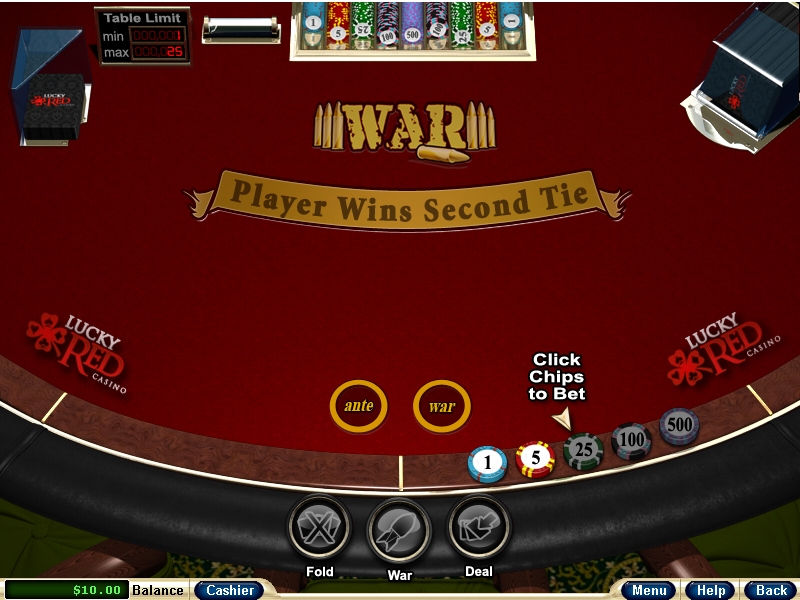This screenshot has width=800, height=600.
Task: Open the Cashier
Action: point(229,590)
